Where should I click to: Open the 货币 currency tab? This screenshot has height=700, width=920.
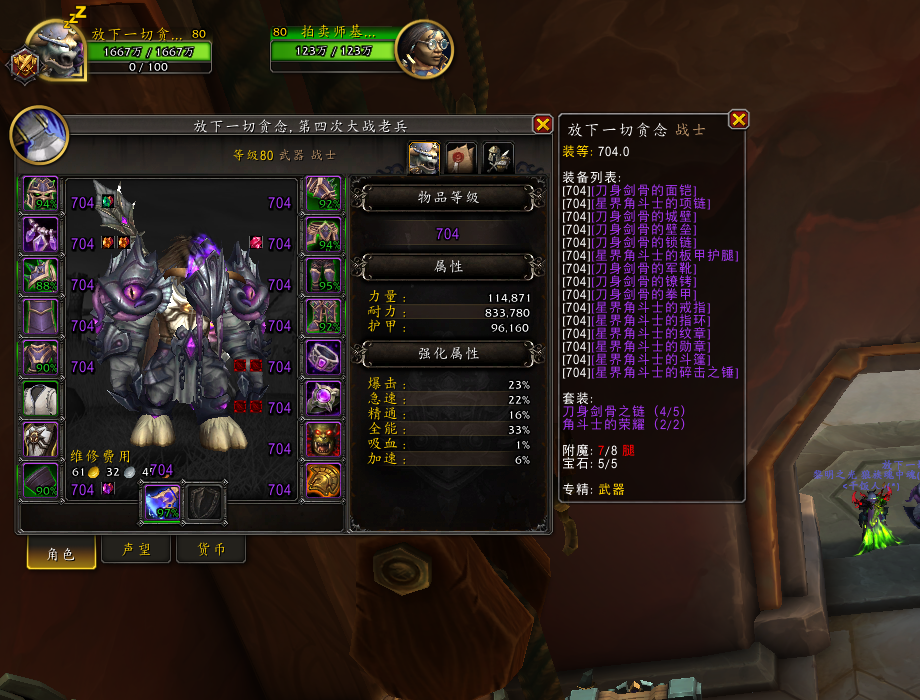click(x=210, y=551)
